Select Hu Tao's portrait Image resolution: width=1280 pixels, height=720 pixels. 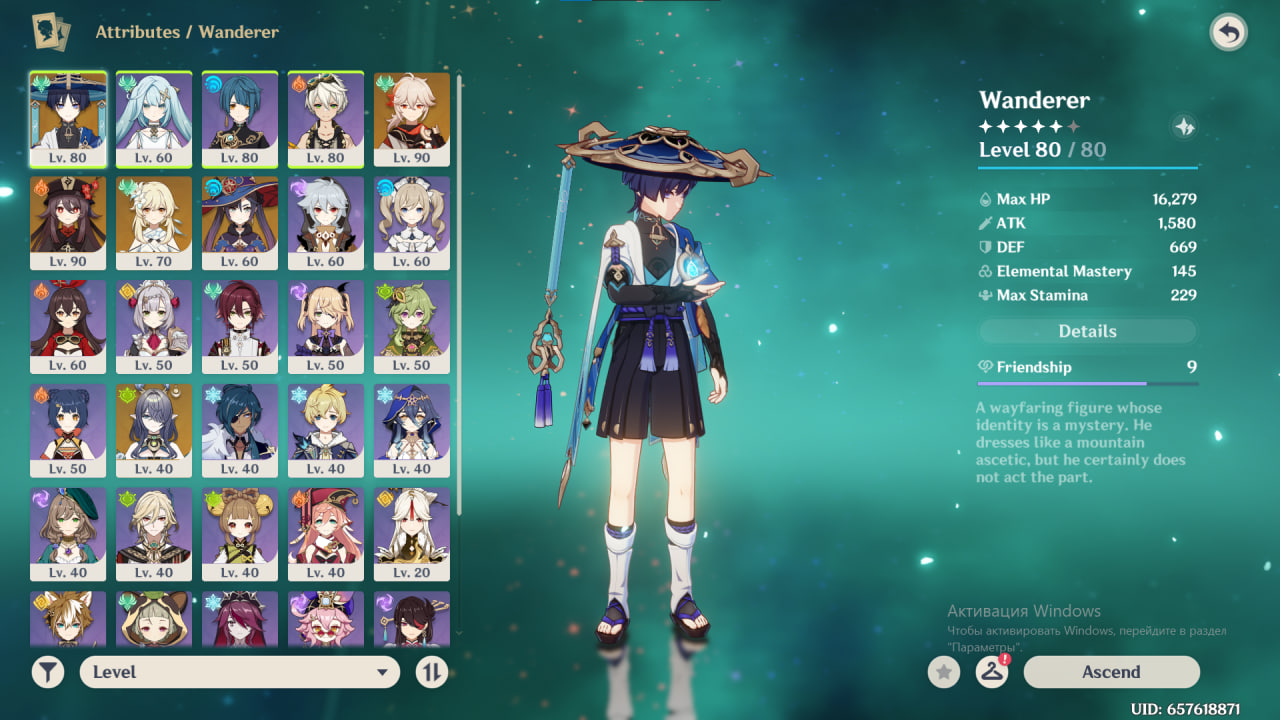pos(68,222)
